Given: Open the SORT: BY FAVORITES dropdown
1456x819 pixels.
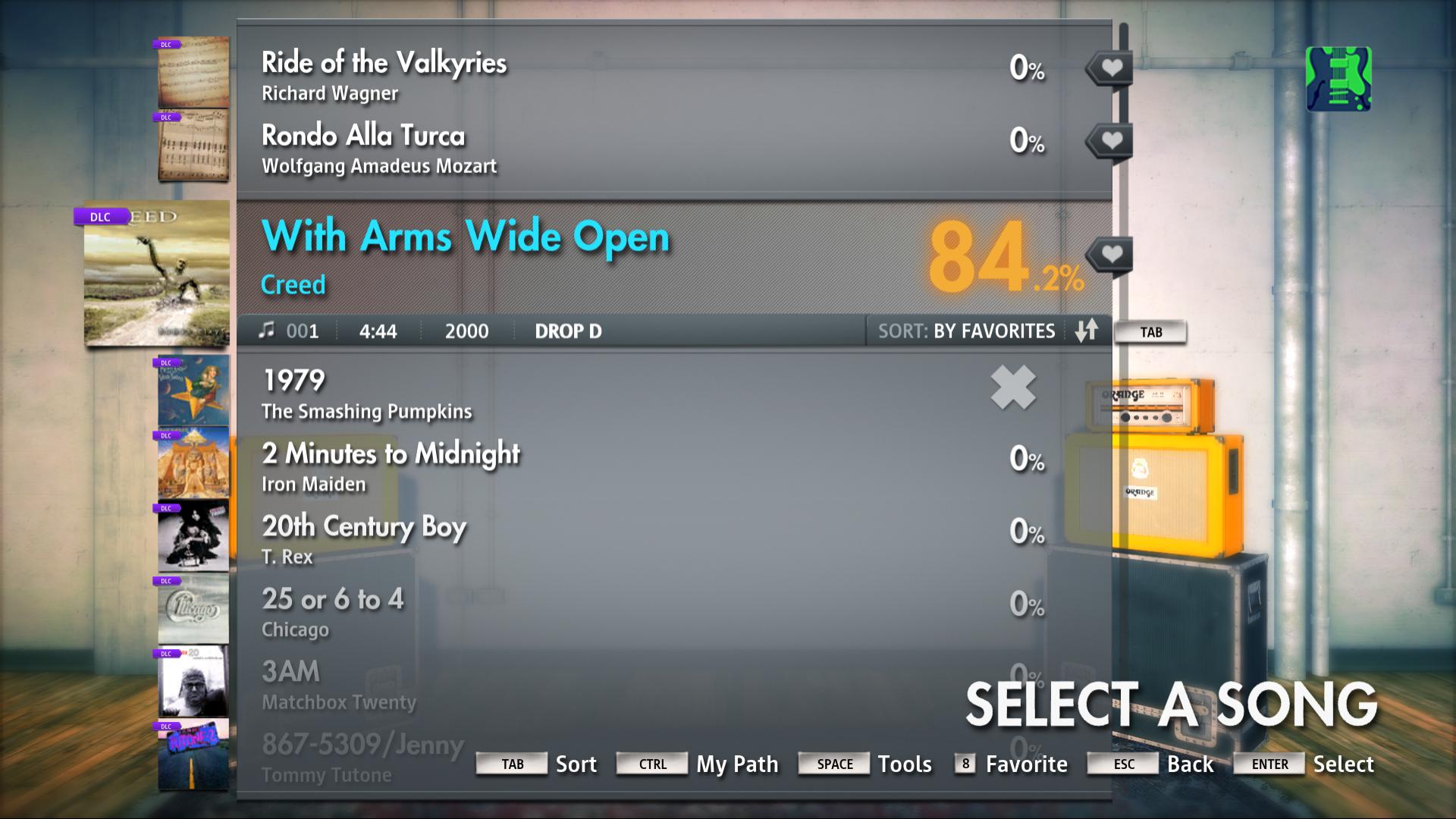Looking at the screenshot, I should tap(966, 331).
